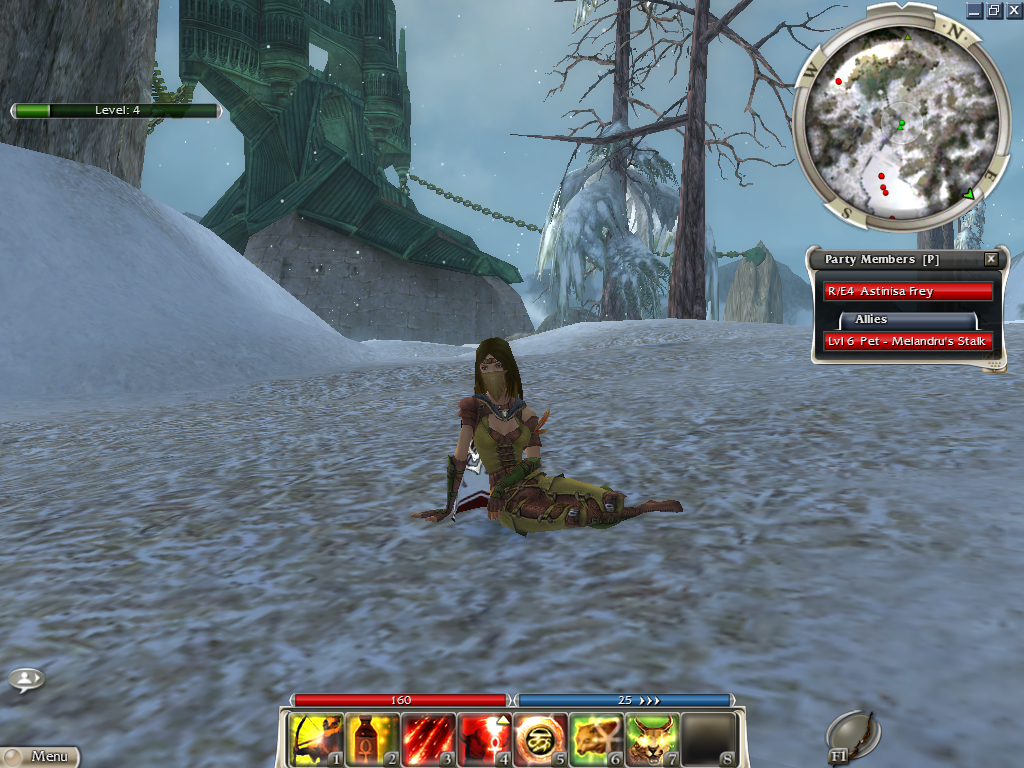Screen dimensions: 1024x768
Task: Minimize the game window
Action: tap(975, 10)
